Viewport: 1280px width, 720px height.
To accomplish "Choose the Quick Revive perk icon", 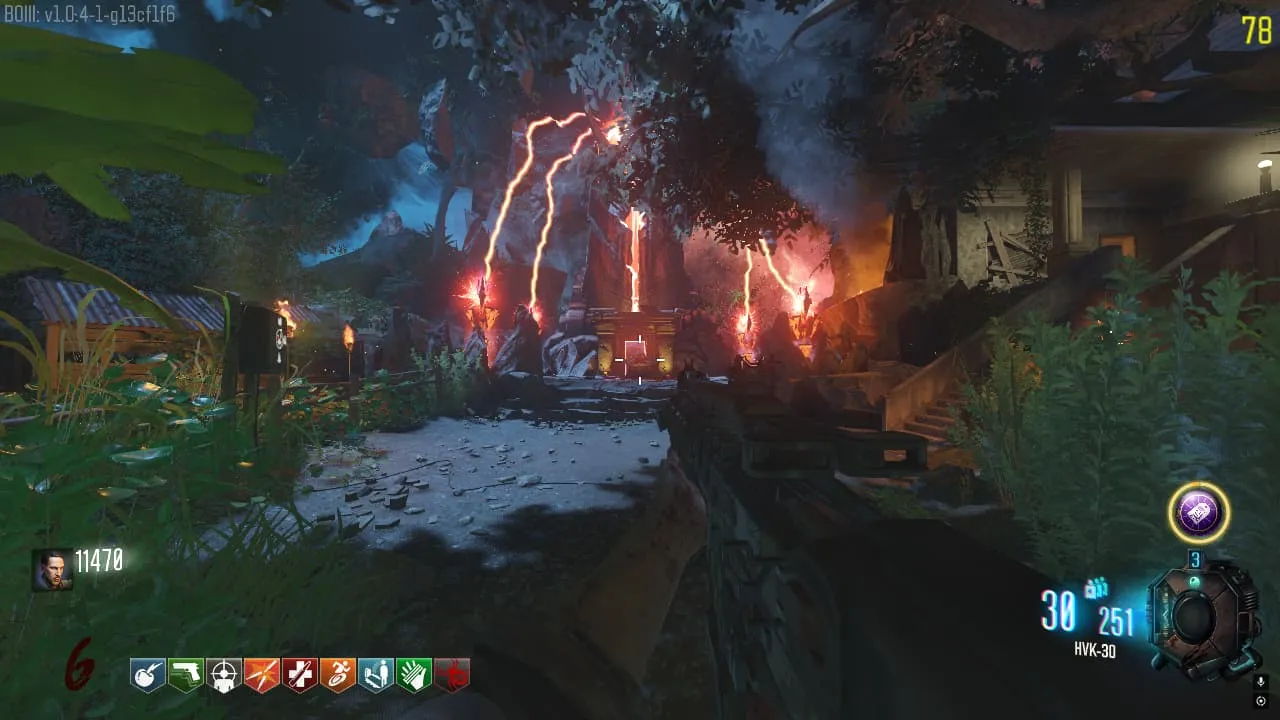I will (376, 675).
